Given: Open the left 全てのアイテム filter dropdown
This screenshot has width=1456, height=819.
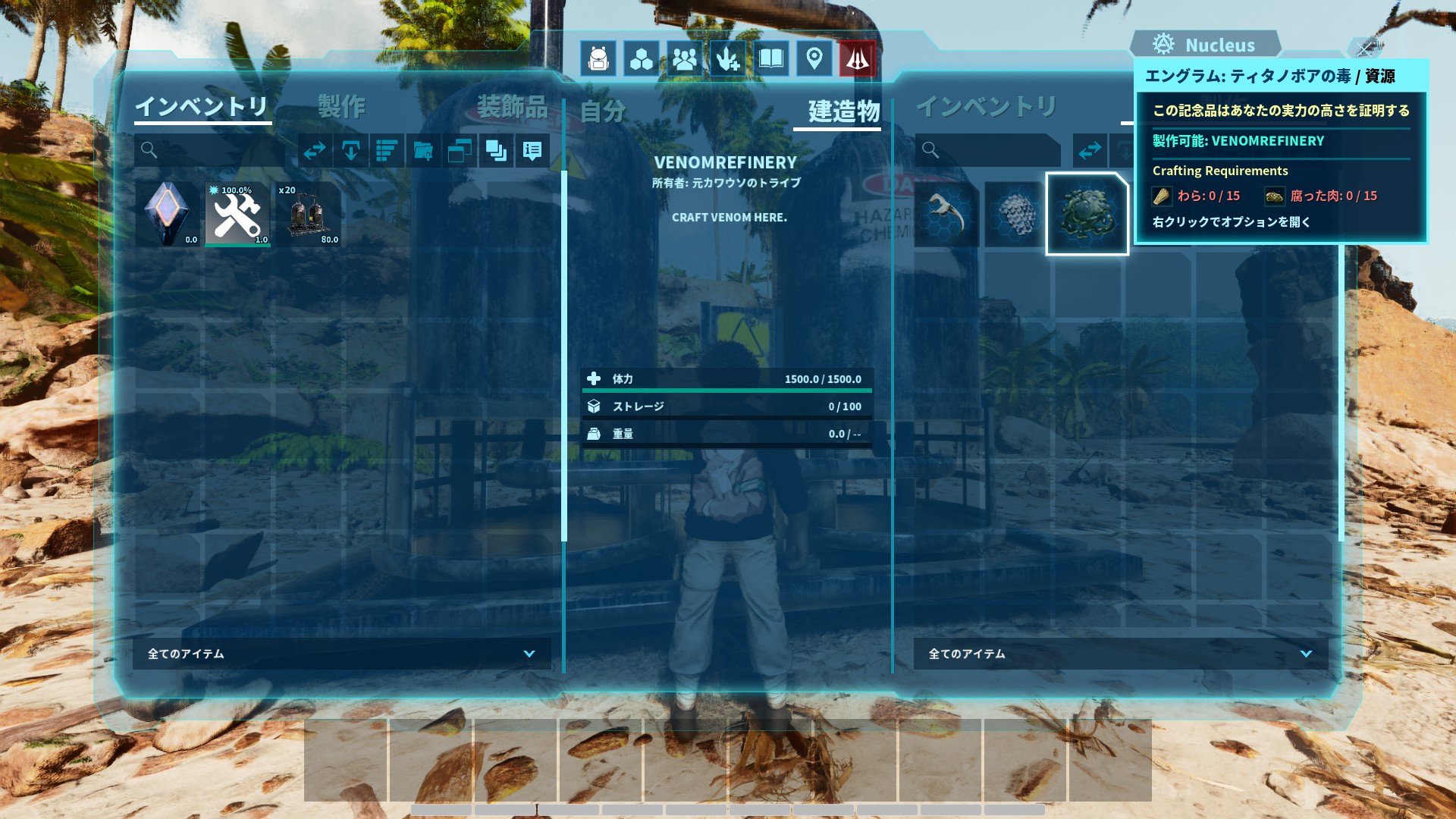Looking at the screenshot, I should coord(341,654).
